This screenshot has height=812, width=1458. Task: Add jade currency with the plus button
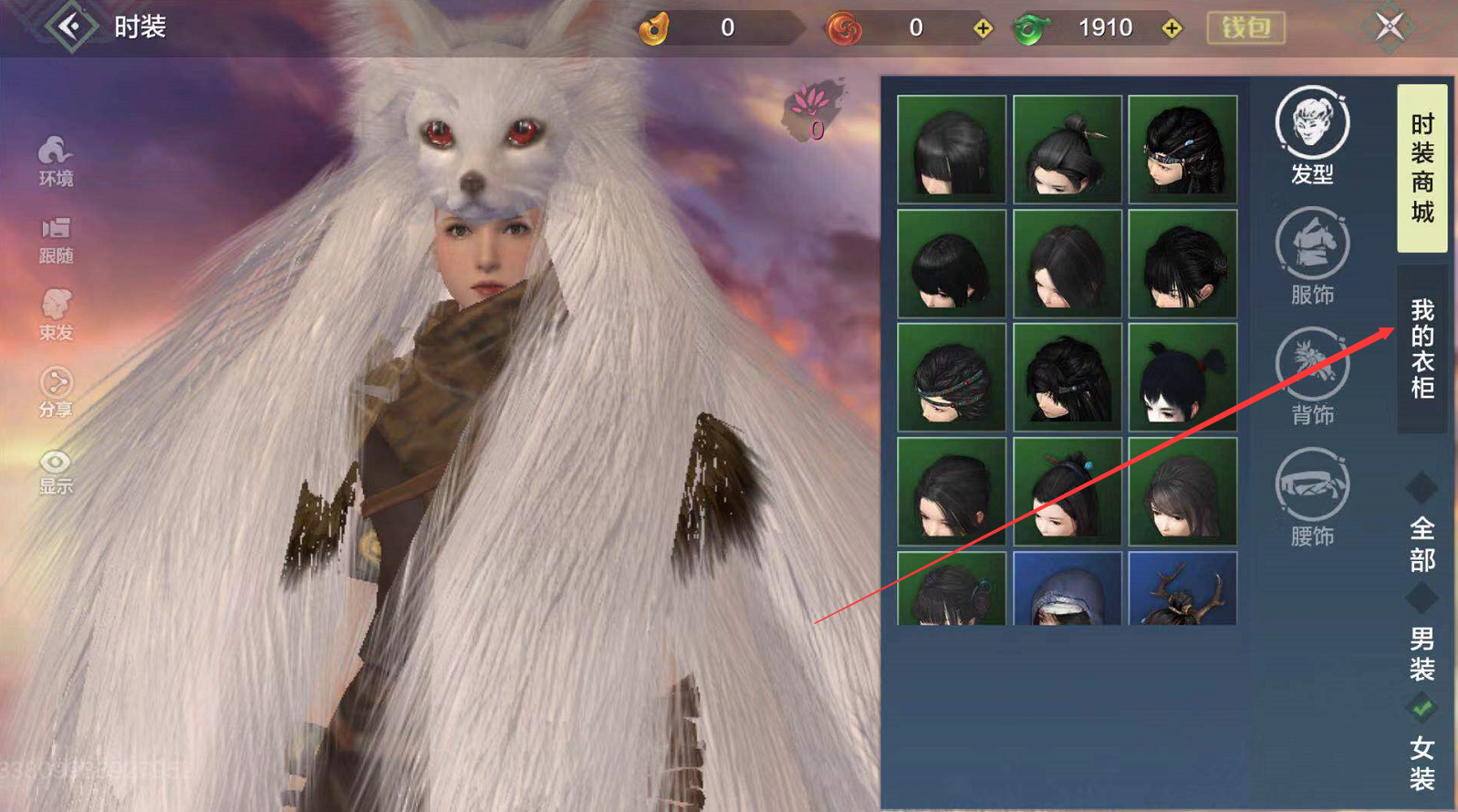1172,28
